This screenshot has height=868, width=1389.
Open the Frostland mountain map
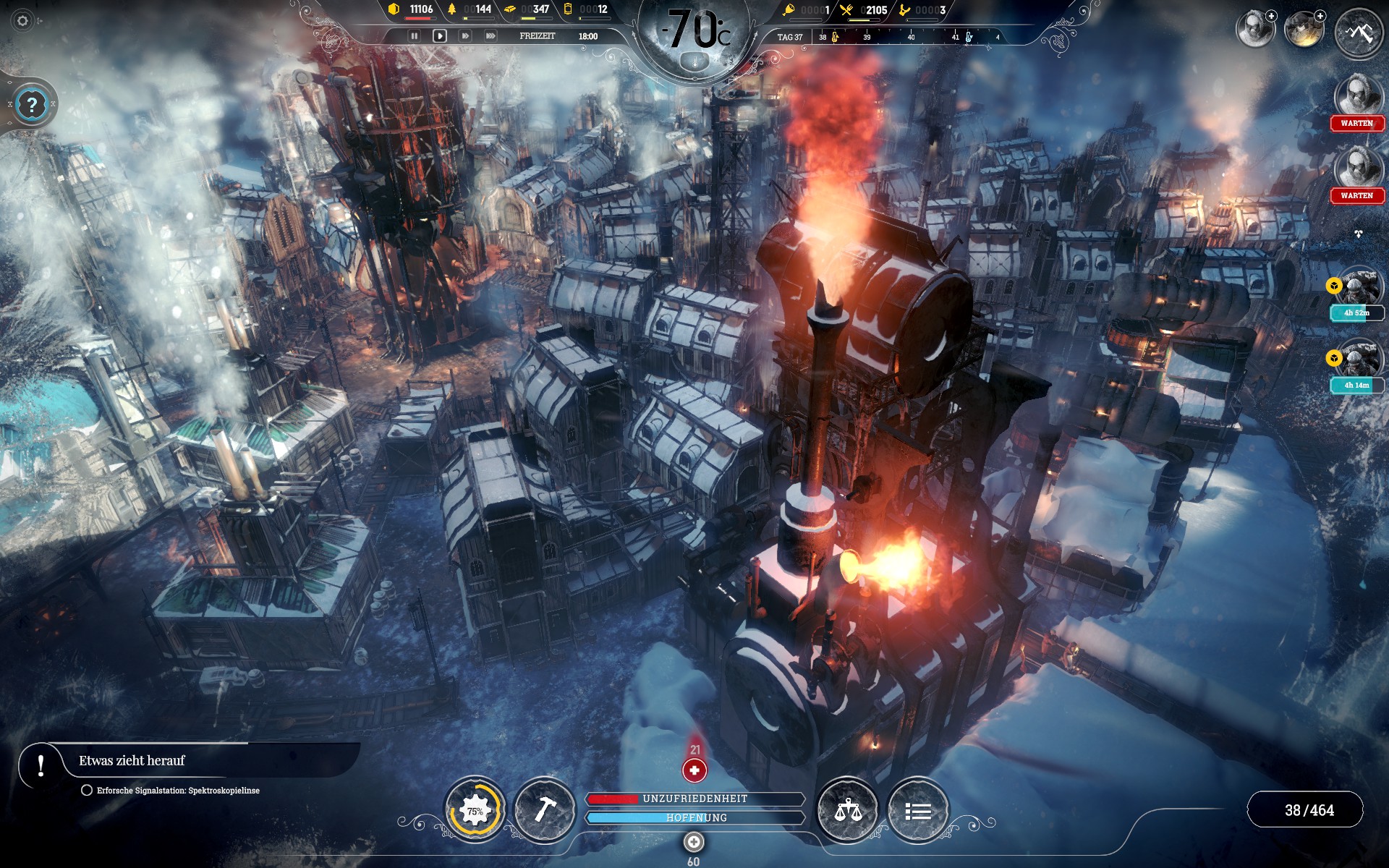tap(1358, 33)
